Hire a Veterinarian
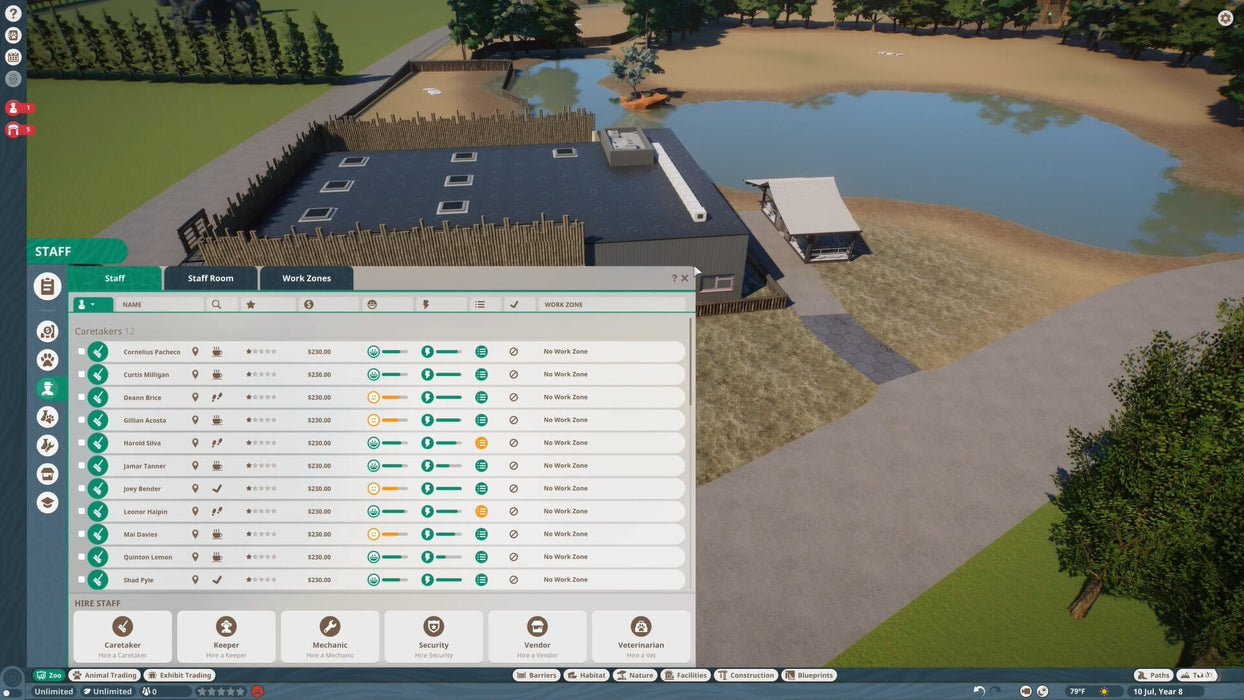This screenshot has width=1244, height=700. pyautogui.click(x=641, y=636)
